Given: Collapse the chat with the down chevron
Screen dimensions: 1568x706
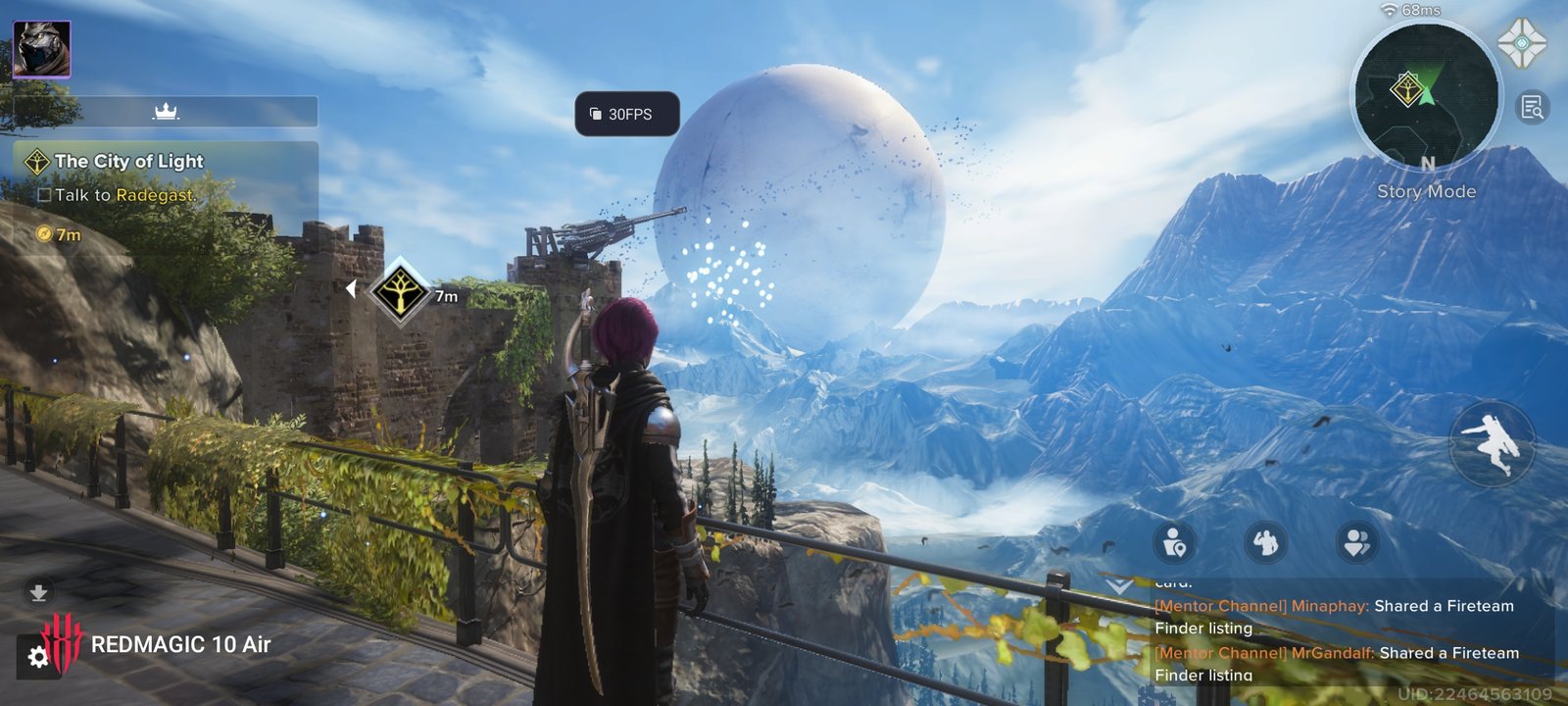Looking at the screenshot, I should click(x=1119, y=585).
